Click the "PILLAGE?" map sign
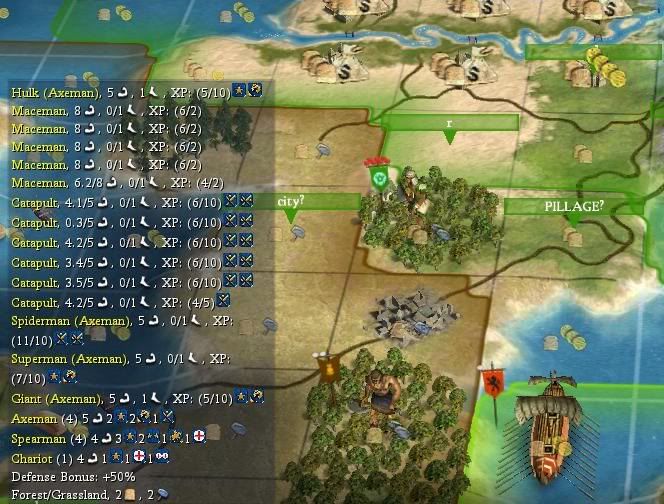 574,206
